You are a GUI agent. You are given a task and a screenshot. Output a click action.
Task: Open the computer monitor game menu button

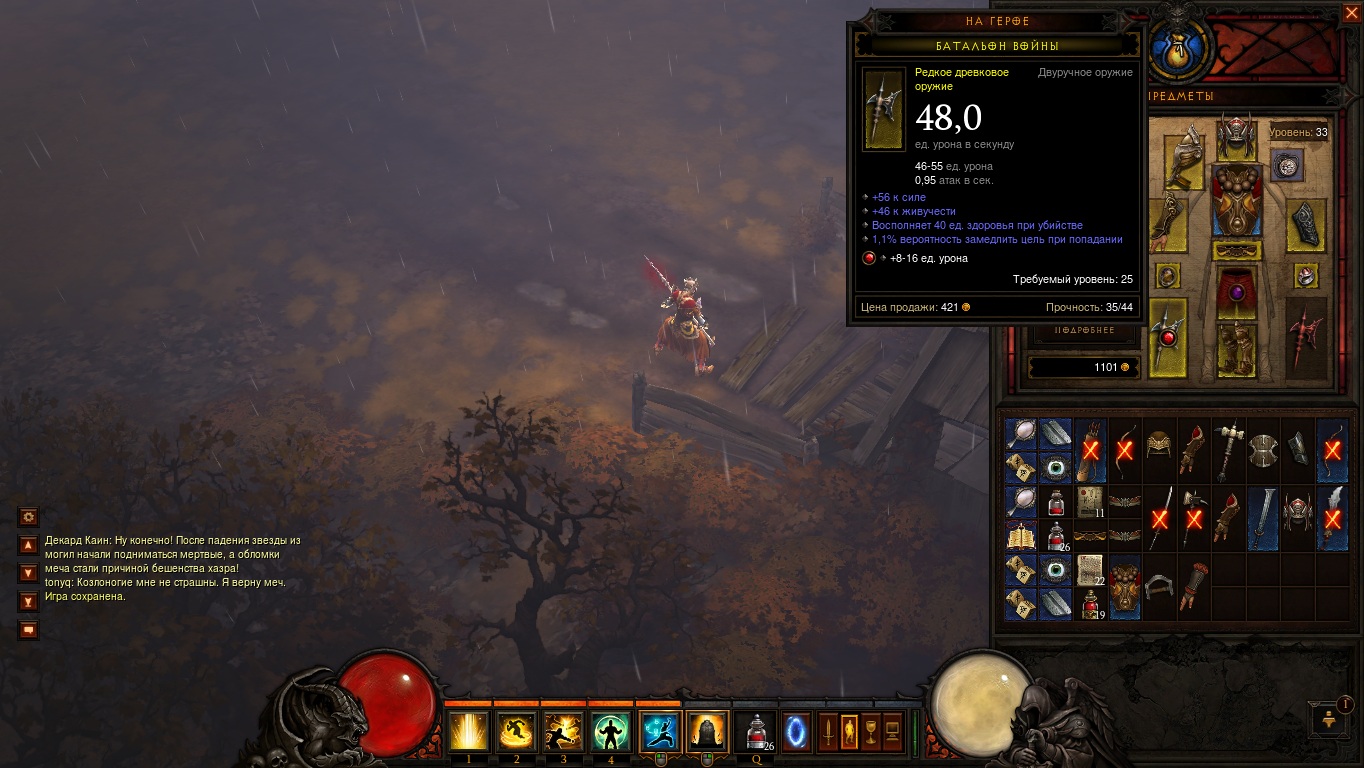click(x=891, y=732)
